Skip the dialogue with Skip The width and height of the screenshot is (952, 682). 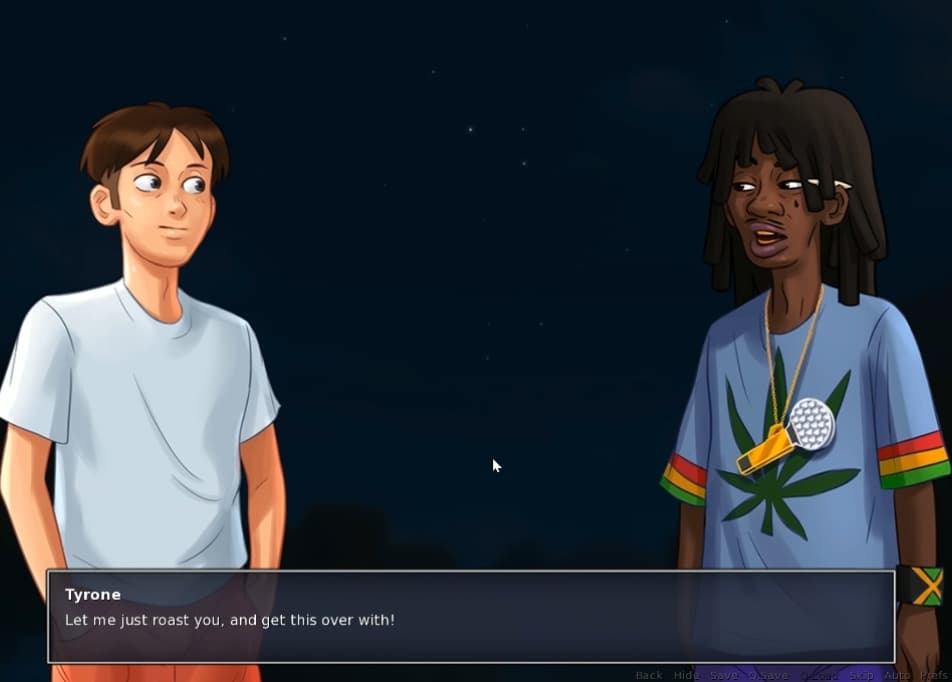(861, 675)
